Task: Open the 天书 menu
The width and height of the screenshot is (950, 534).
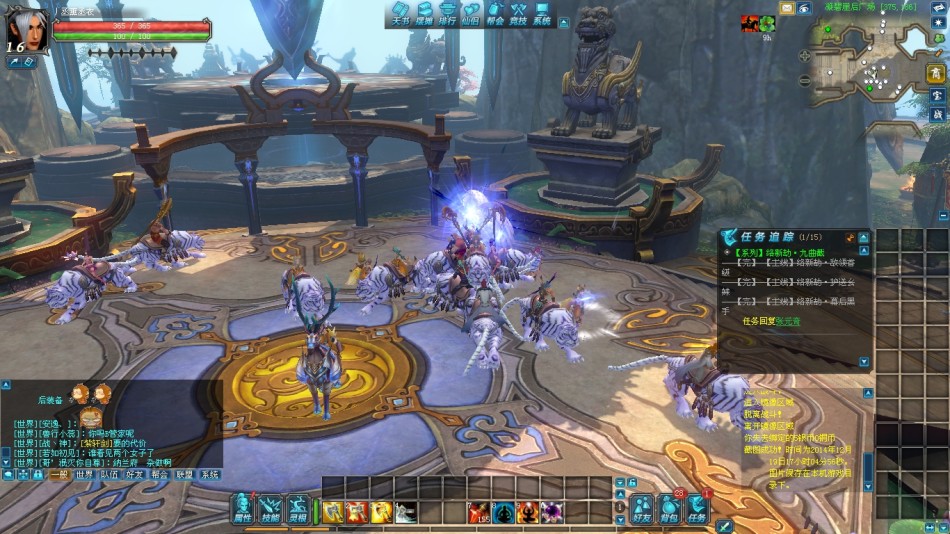Action: pyautogui.click(x=399, y=13)
